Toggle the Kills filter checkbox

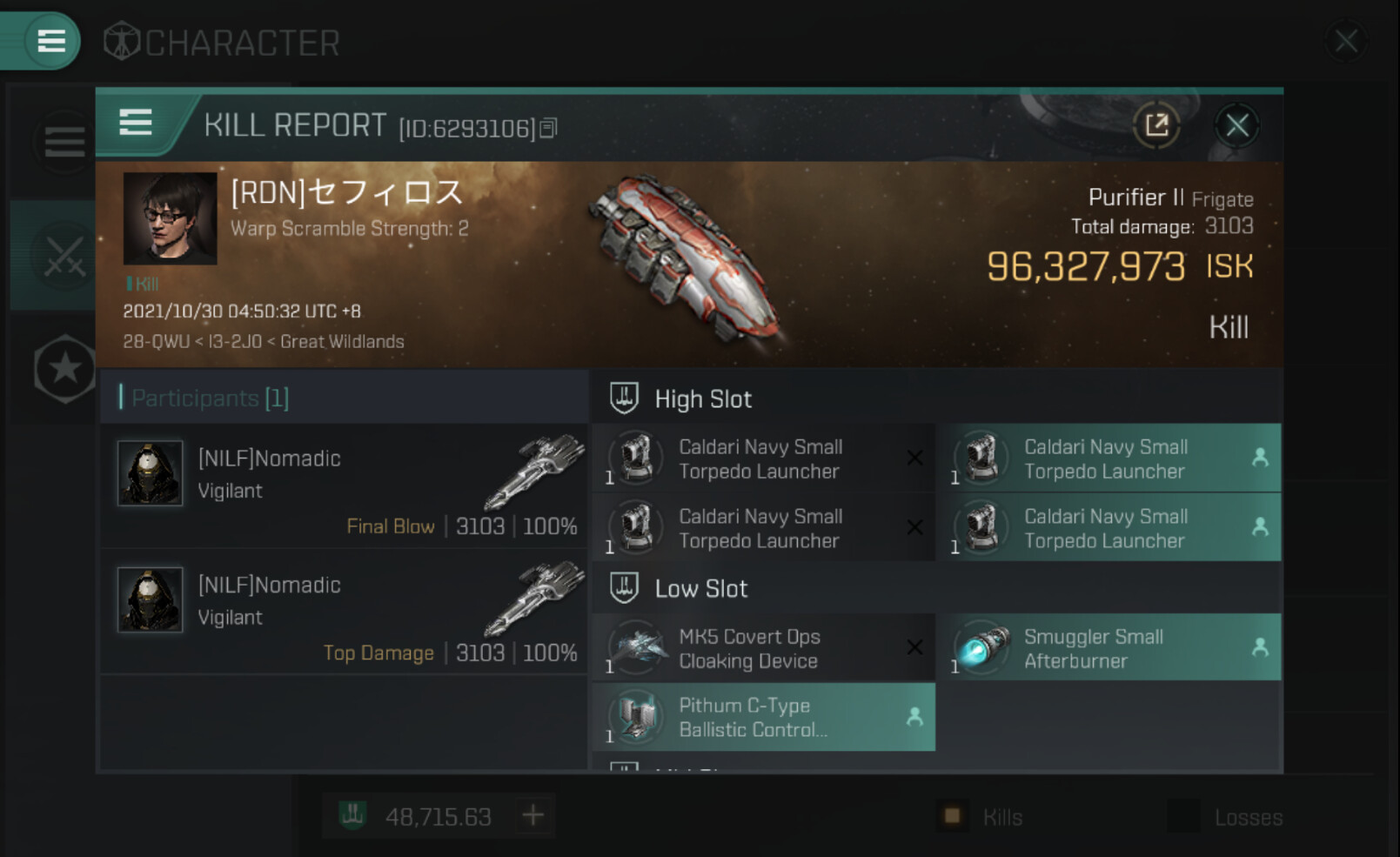(x=952, y=816)
